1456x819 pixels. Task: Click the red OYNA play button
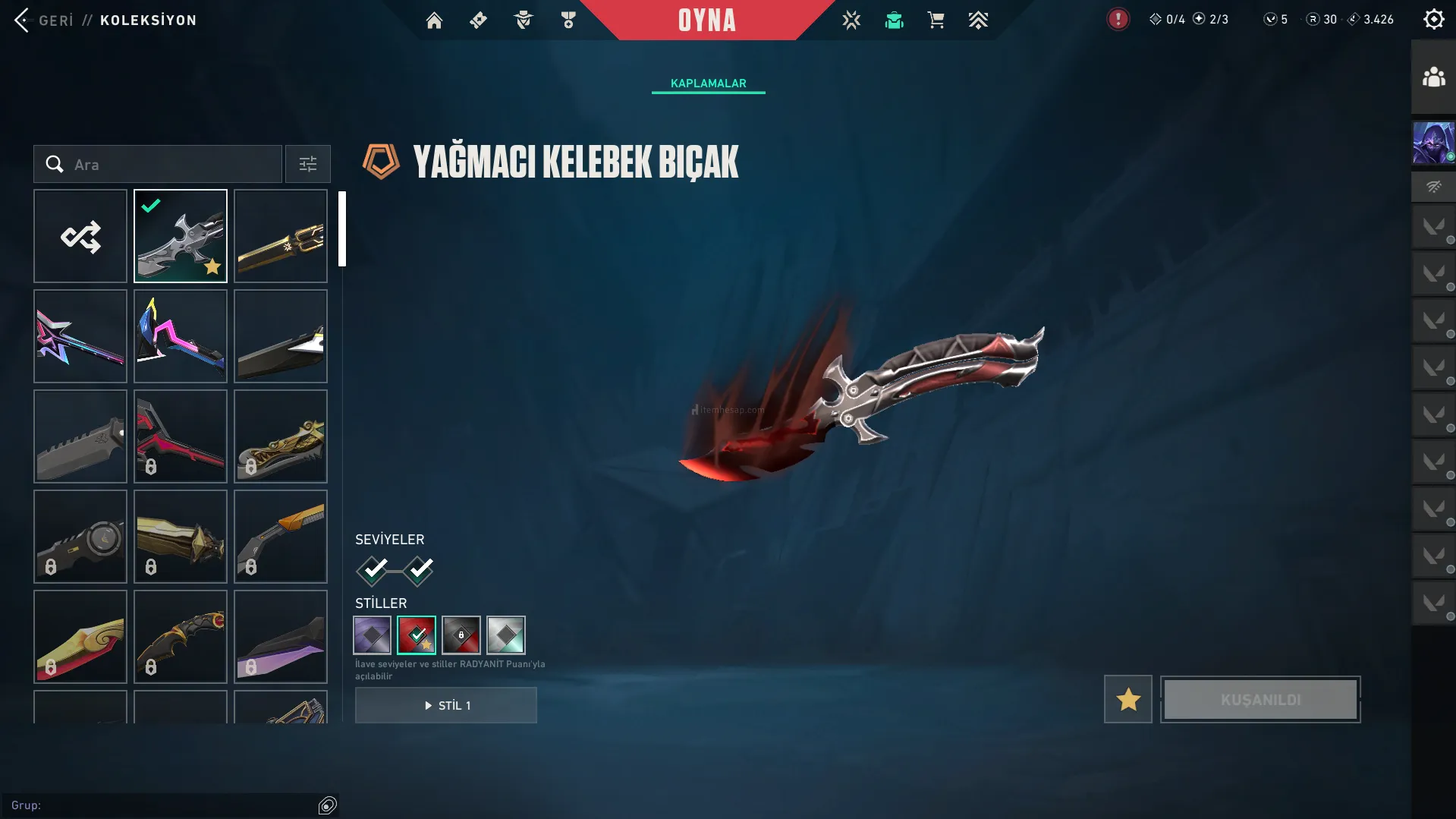pyautogui.click(x=706, y=20)
